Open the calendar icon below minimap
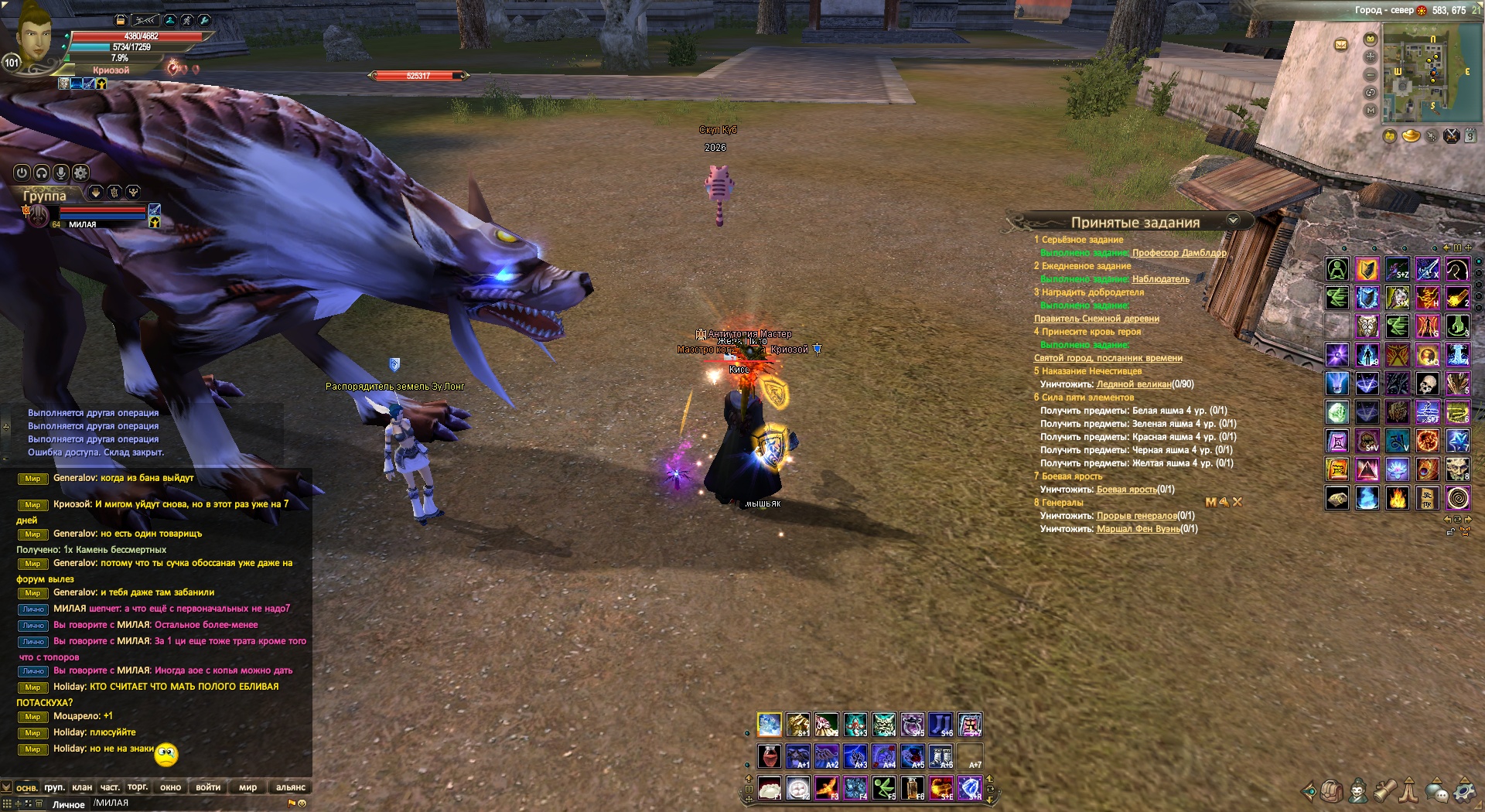The image size is (1485, 812). pyautogui.click(x=1470, y=136)
